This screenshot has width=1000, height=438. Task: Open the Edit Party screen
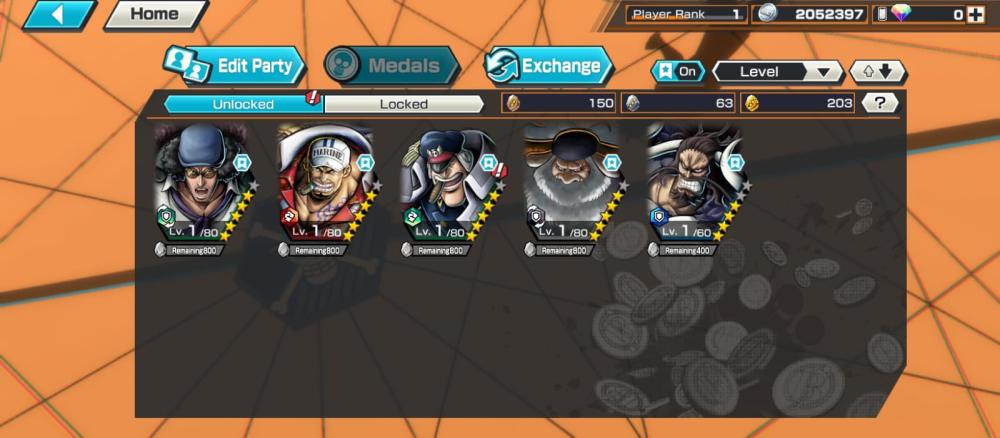pos(233,67)
